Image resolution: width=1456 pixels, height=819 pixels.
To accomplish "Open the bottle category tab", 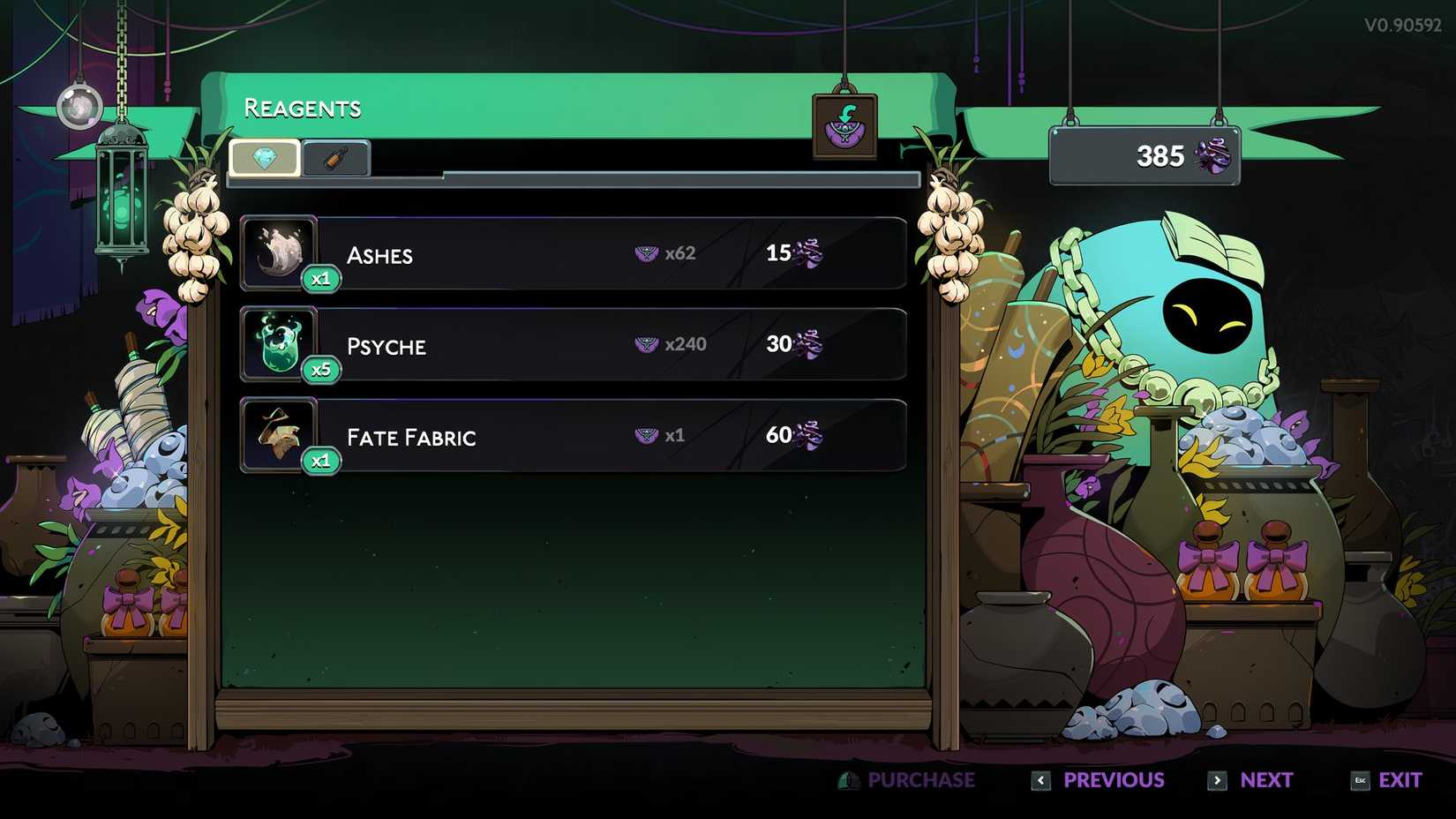I will coord(335,160).
